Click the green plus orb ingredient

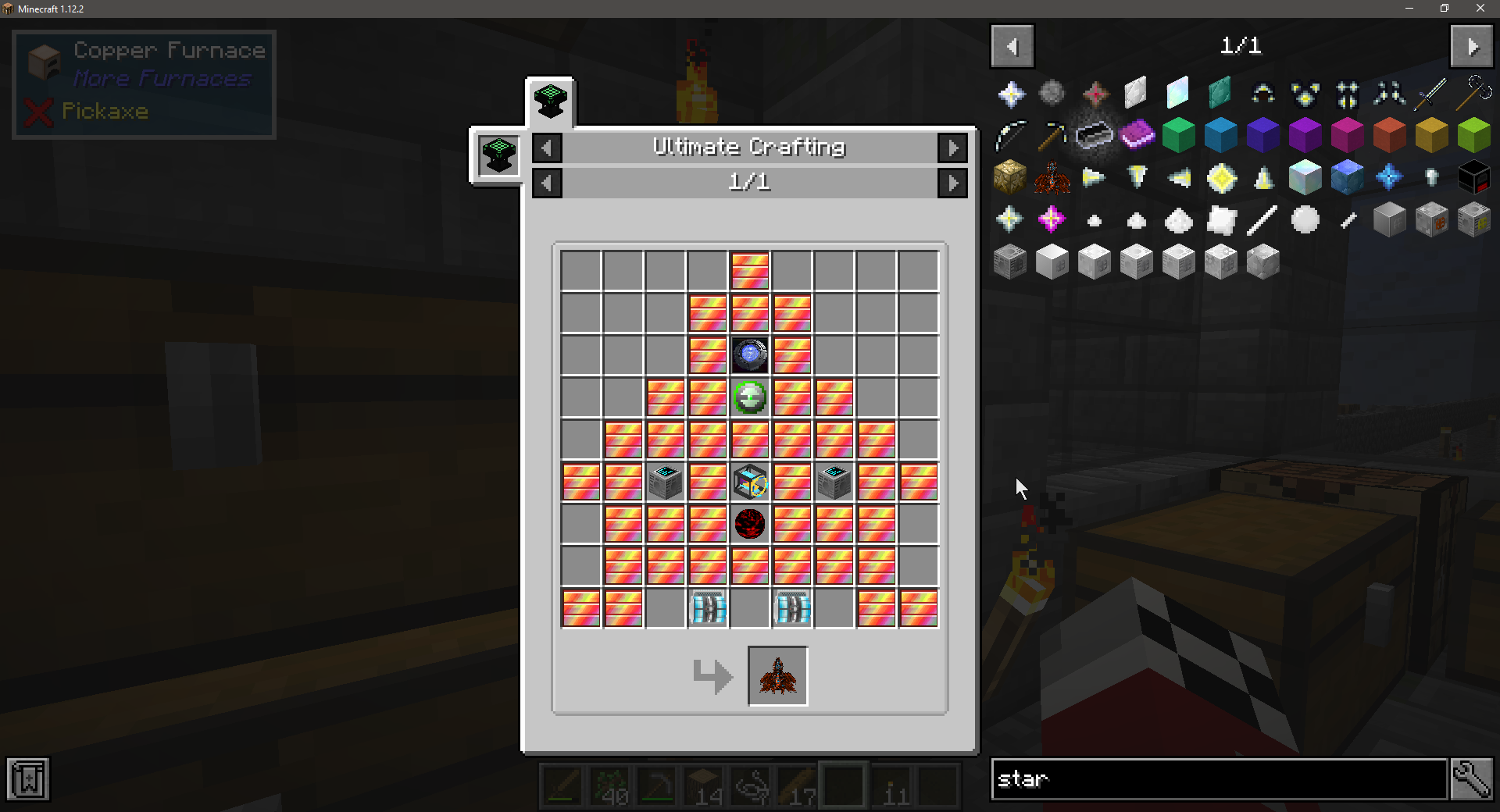coord(750,397)
